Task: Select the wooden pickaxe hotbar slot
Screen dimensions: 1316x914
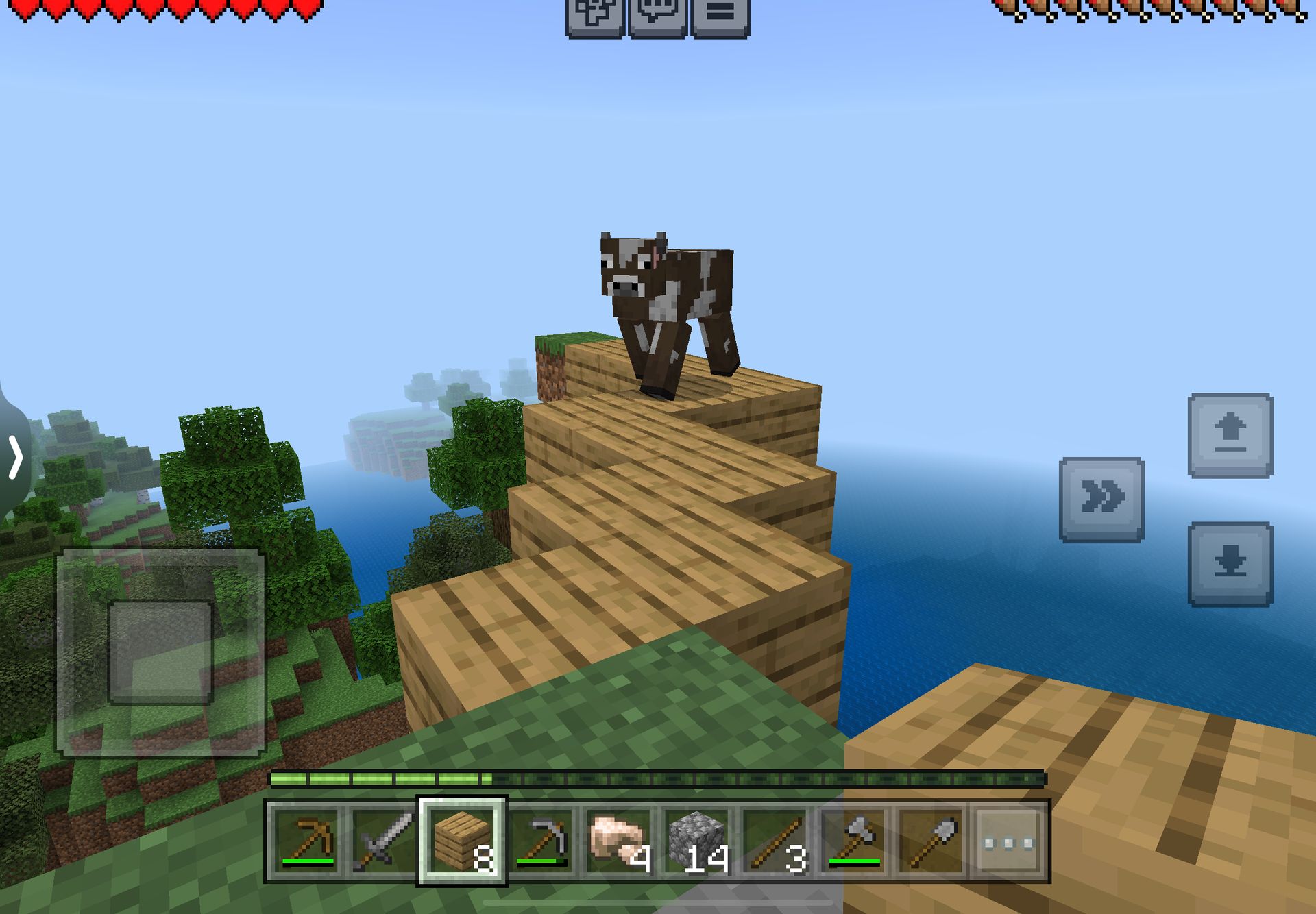Action: click(307, 841)
